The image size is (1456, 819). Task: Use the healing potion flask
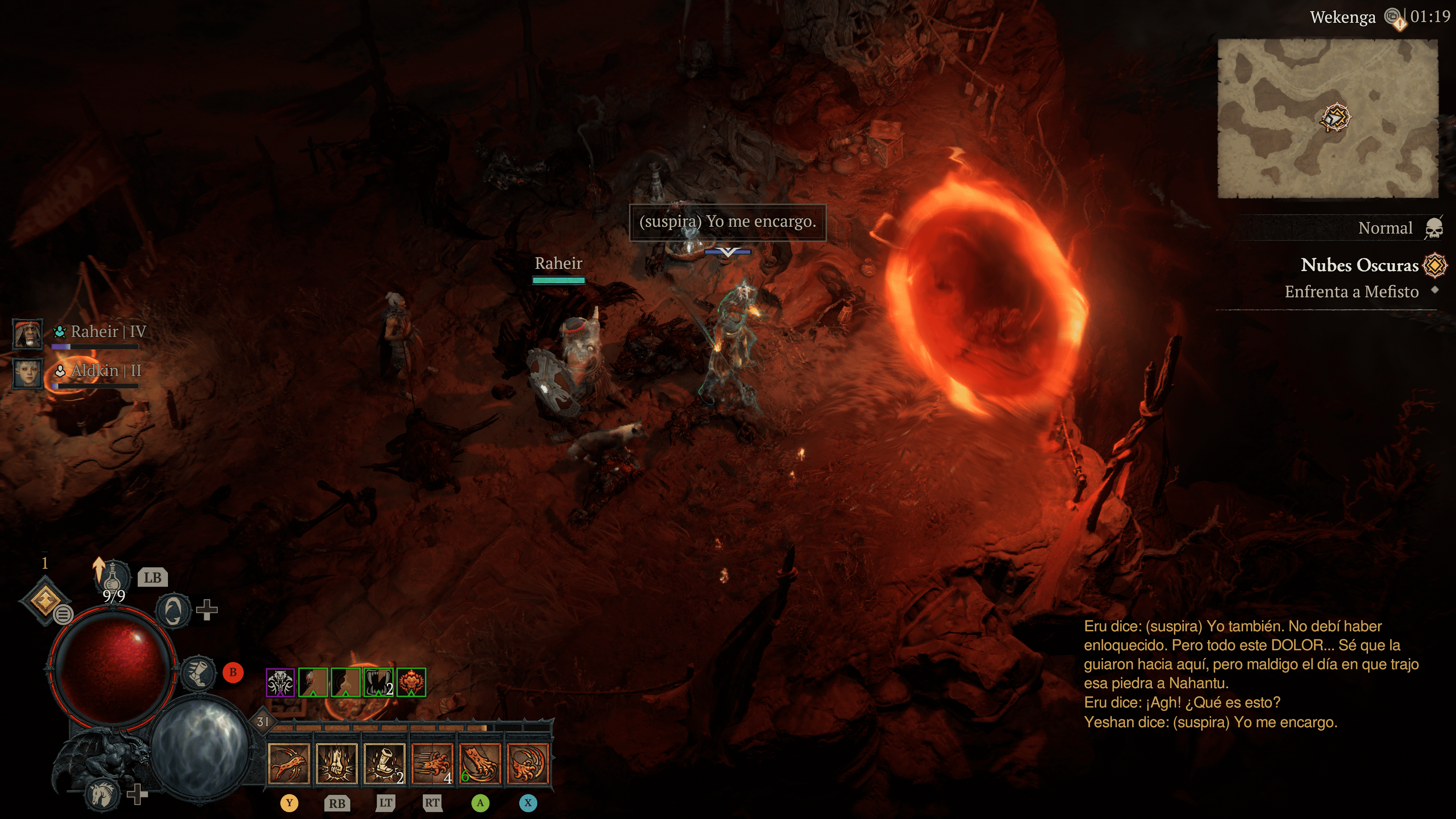pos(113,576)
